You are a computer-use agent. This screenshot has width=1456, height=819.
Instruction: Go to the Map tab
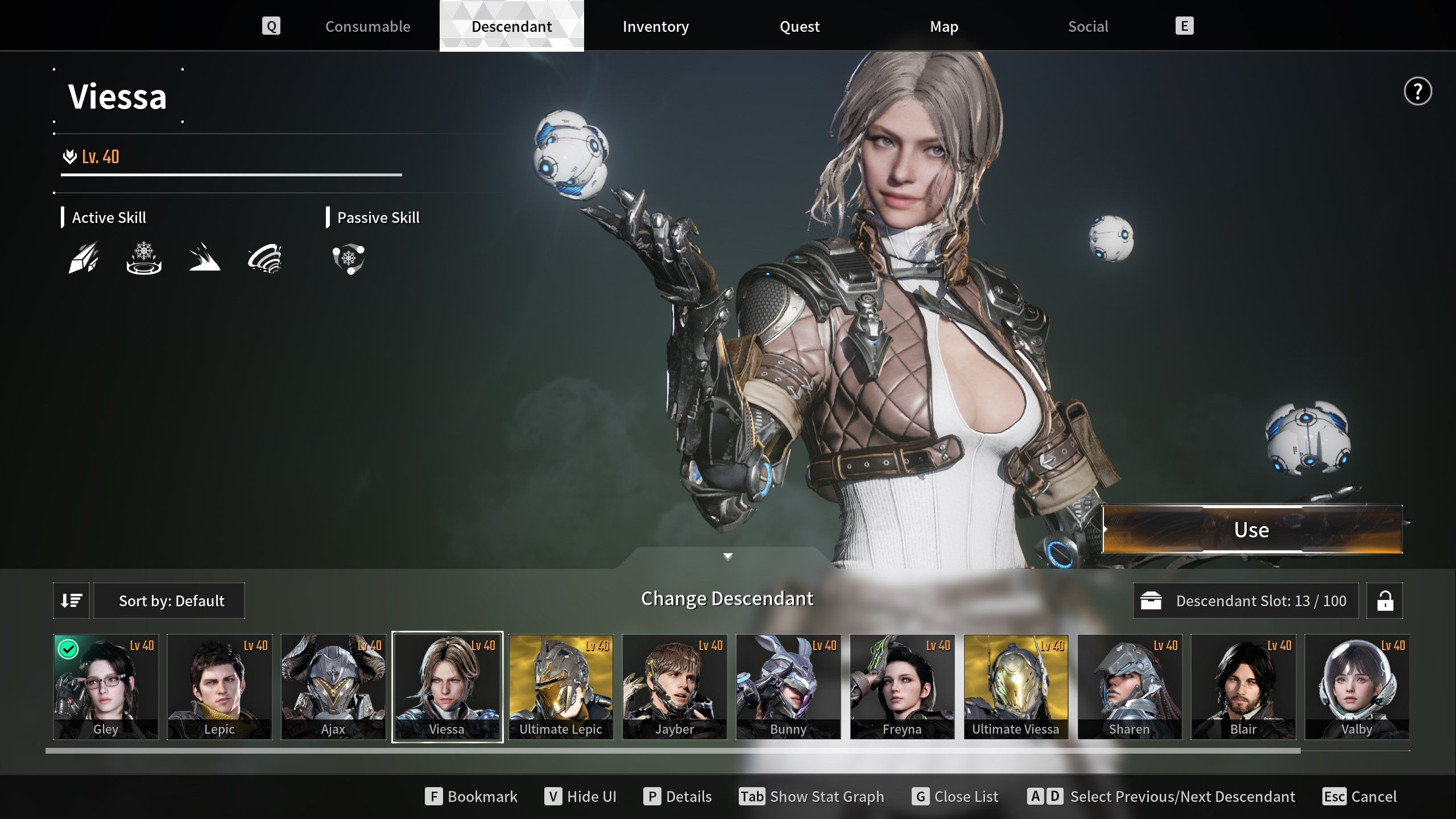pyautogui.click(x=944, y=27)
